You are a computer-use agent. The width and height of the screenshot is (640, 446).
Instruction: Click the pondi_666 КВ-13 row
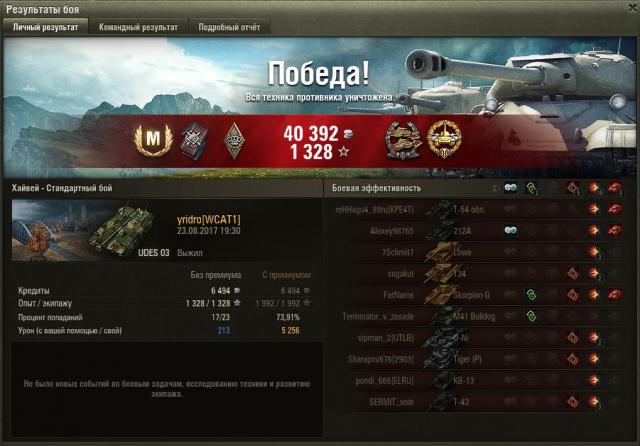click(x=470, y=381)
